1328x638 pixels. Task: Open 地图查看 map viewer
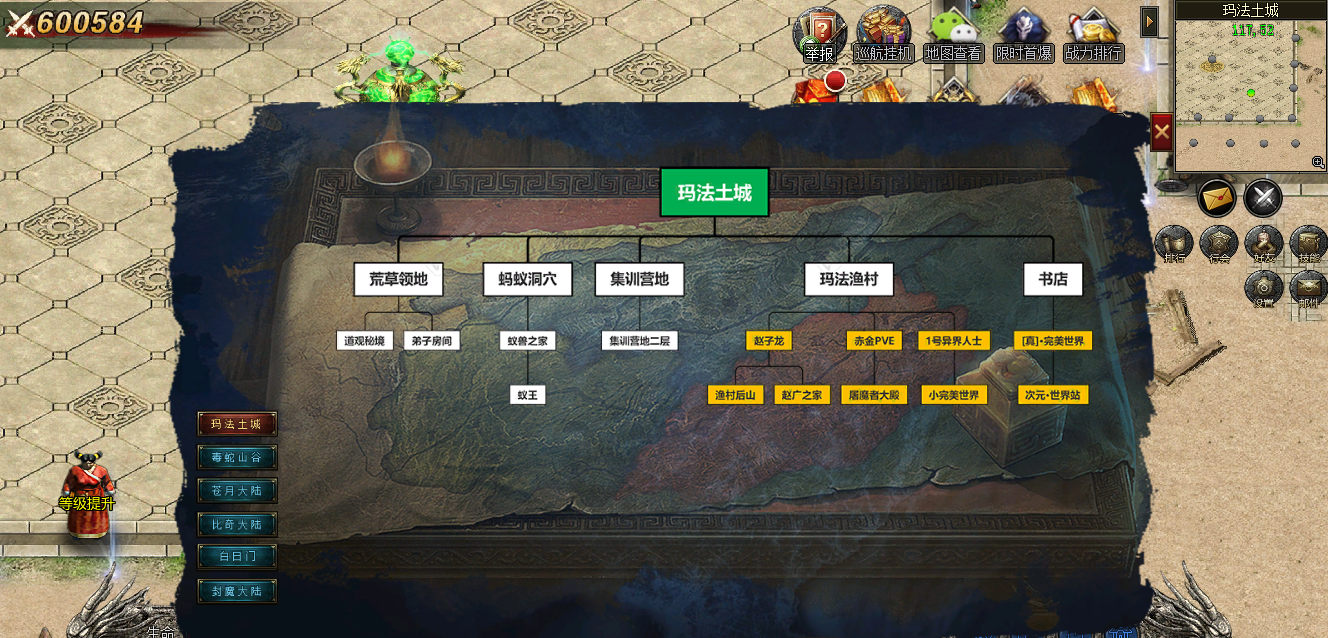953,35
